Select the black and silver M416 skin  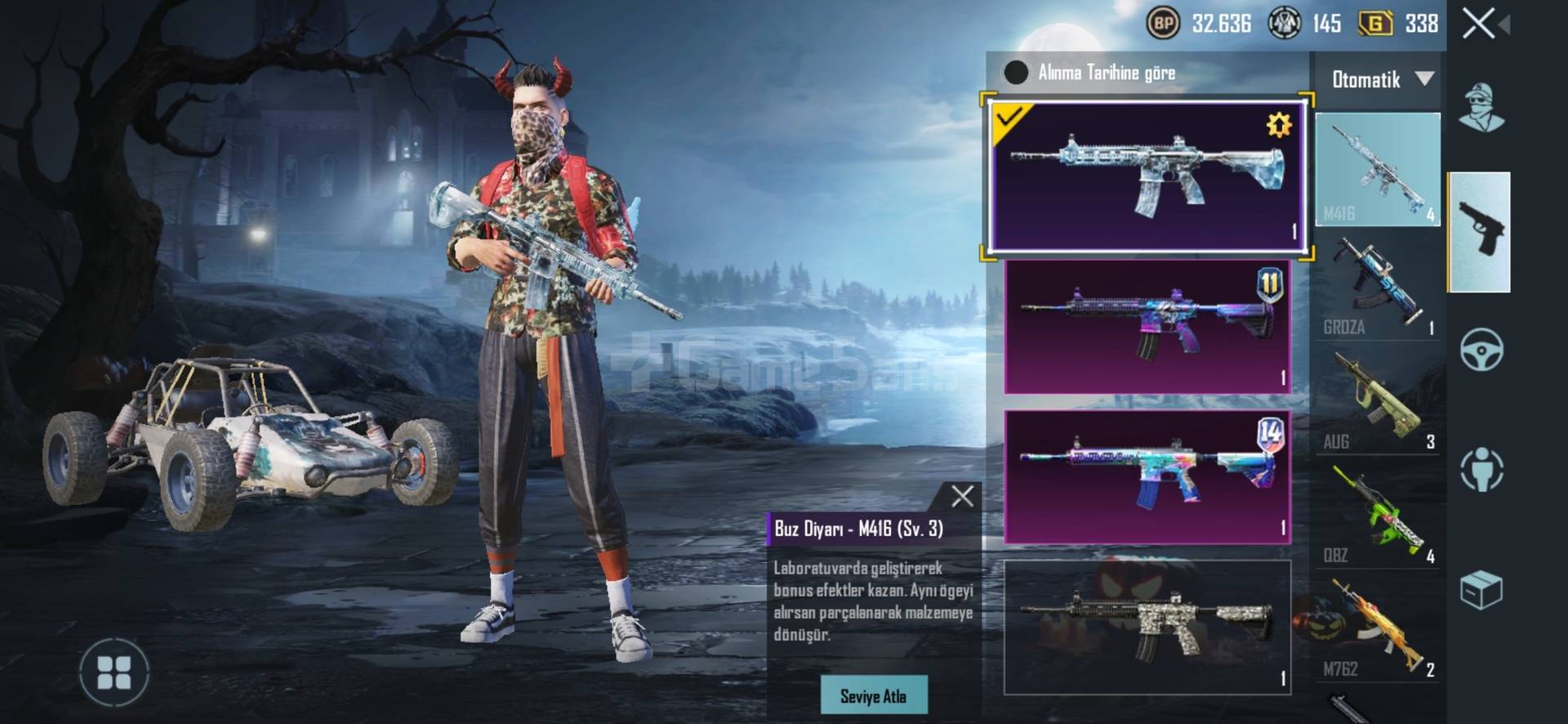click(x=1147, y=627)
